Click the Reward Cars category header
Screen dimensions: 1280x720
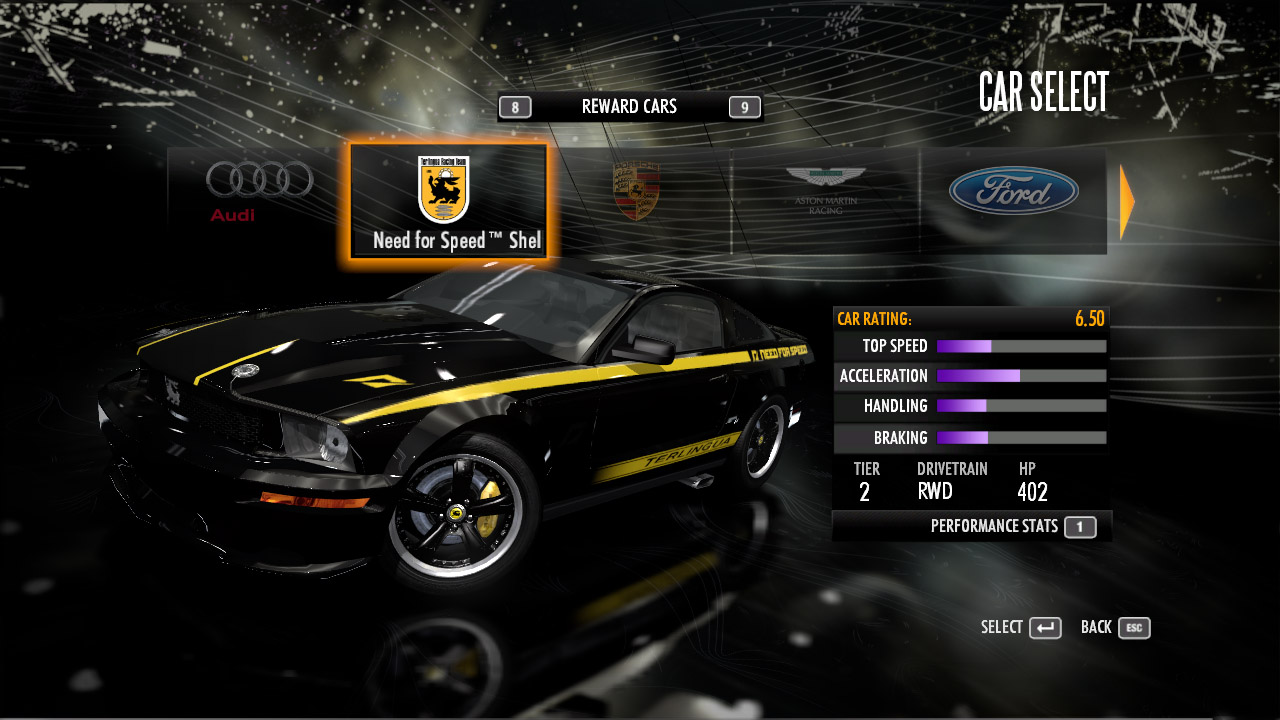point(629,107)
